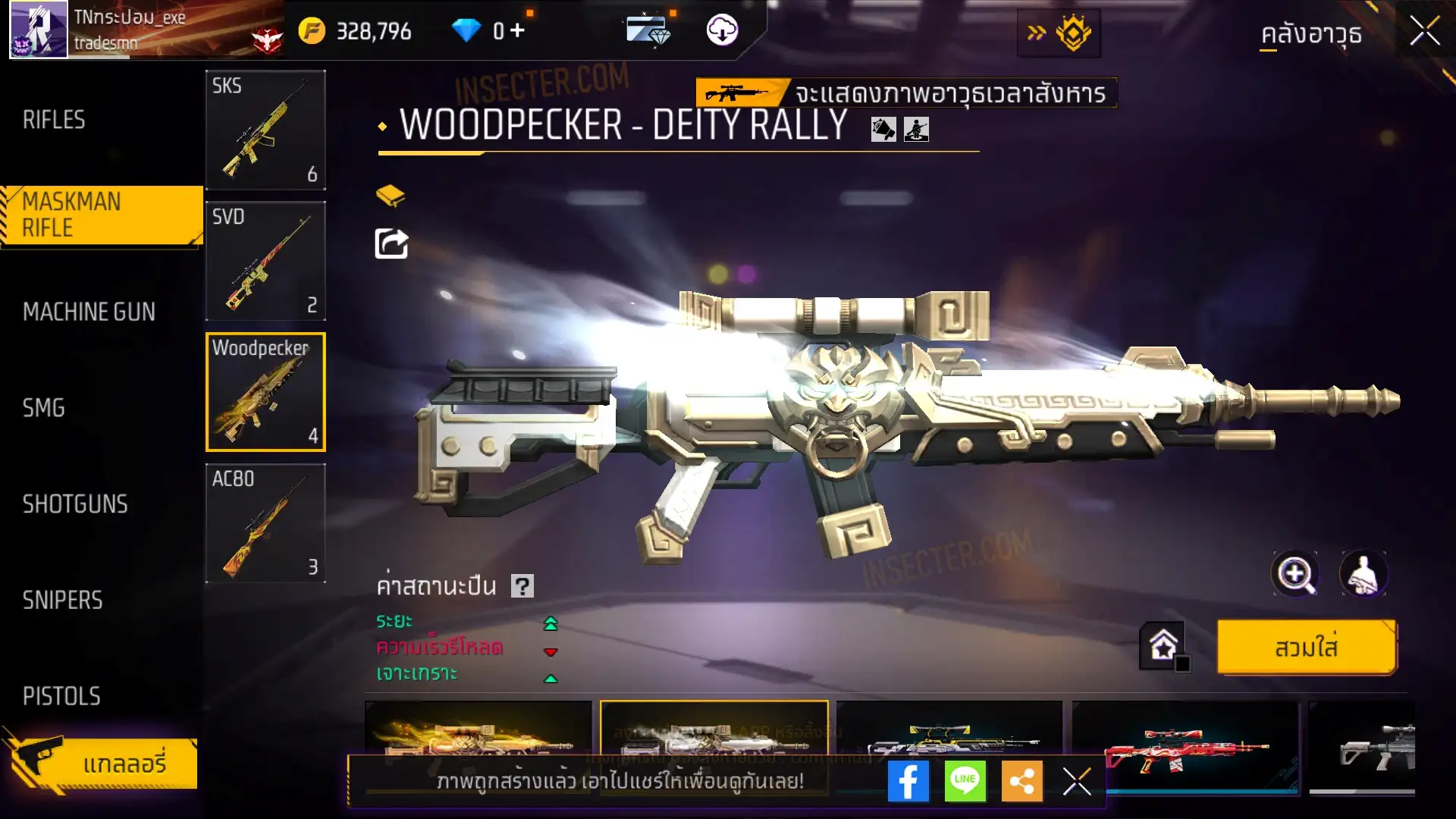
Task: Share image via LINE app
Action: tap(965, 781)
